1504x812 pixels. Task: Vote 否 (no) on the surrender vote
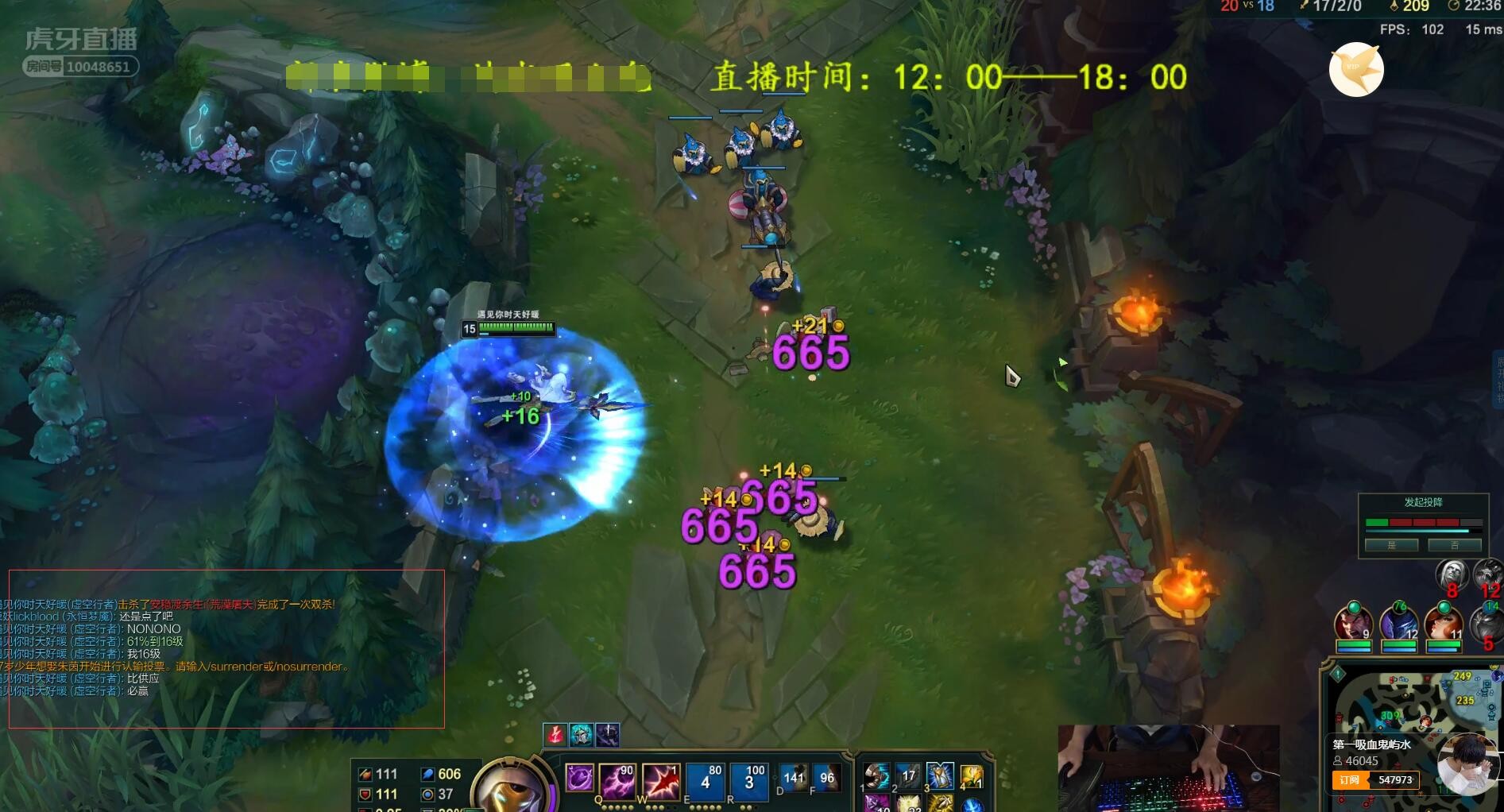[1454, 545]
